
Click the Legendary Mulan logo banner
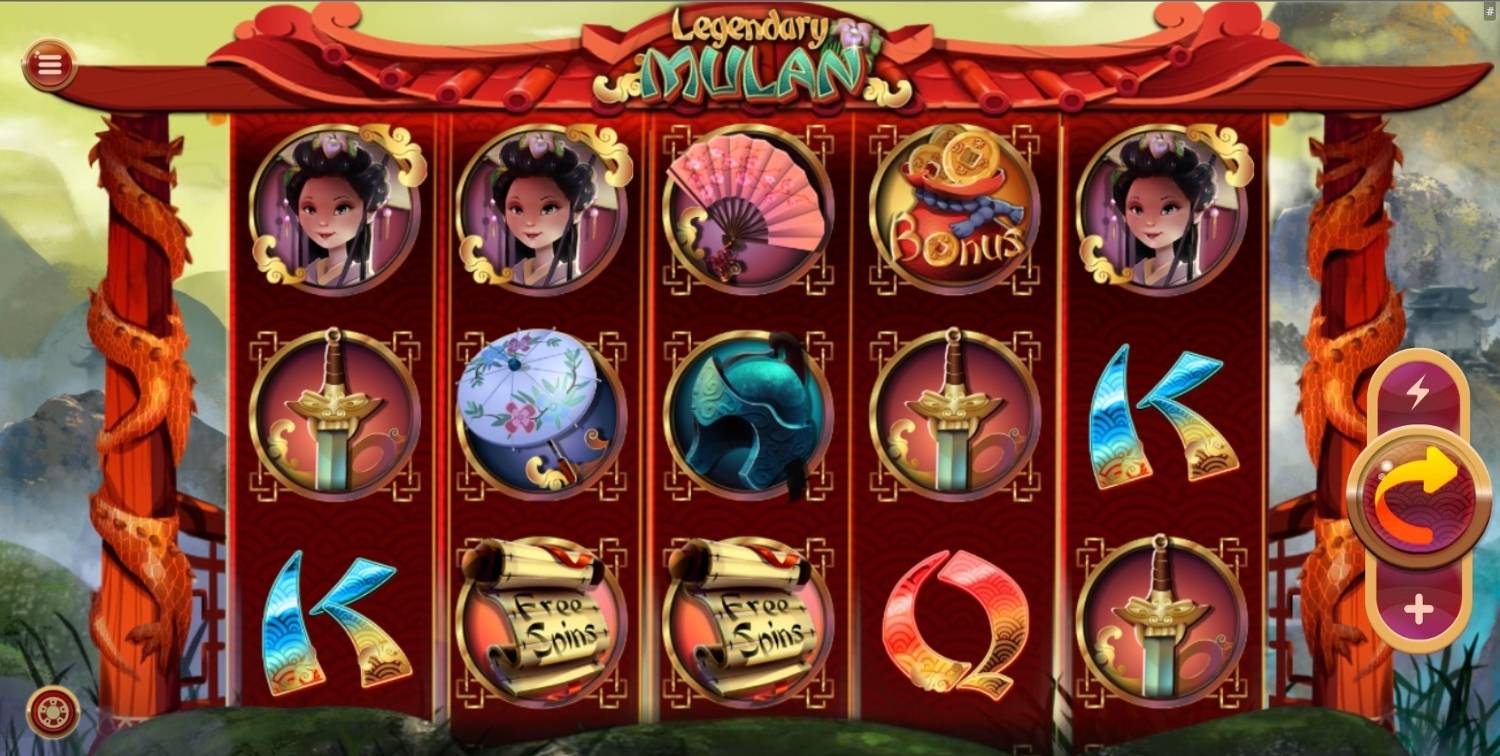point(750,55)
